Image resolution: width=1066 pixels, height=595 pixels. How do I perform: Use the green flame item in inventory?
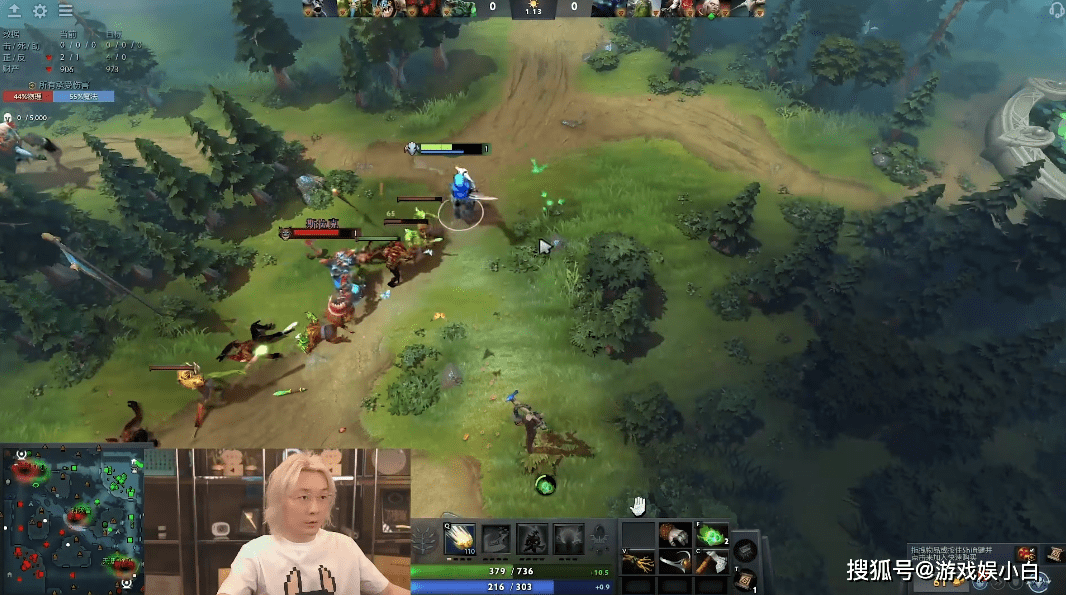coord(711,536)
